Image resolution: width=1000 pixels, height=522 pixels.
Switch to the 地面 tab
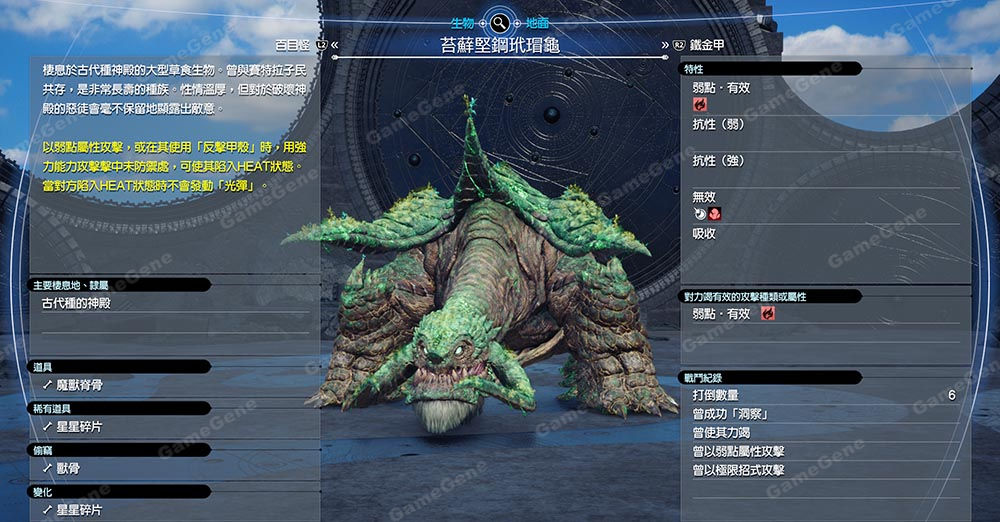(537, 22)
